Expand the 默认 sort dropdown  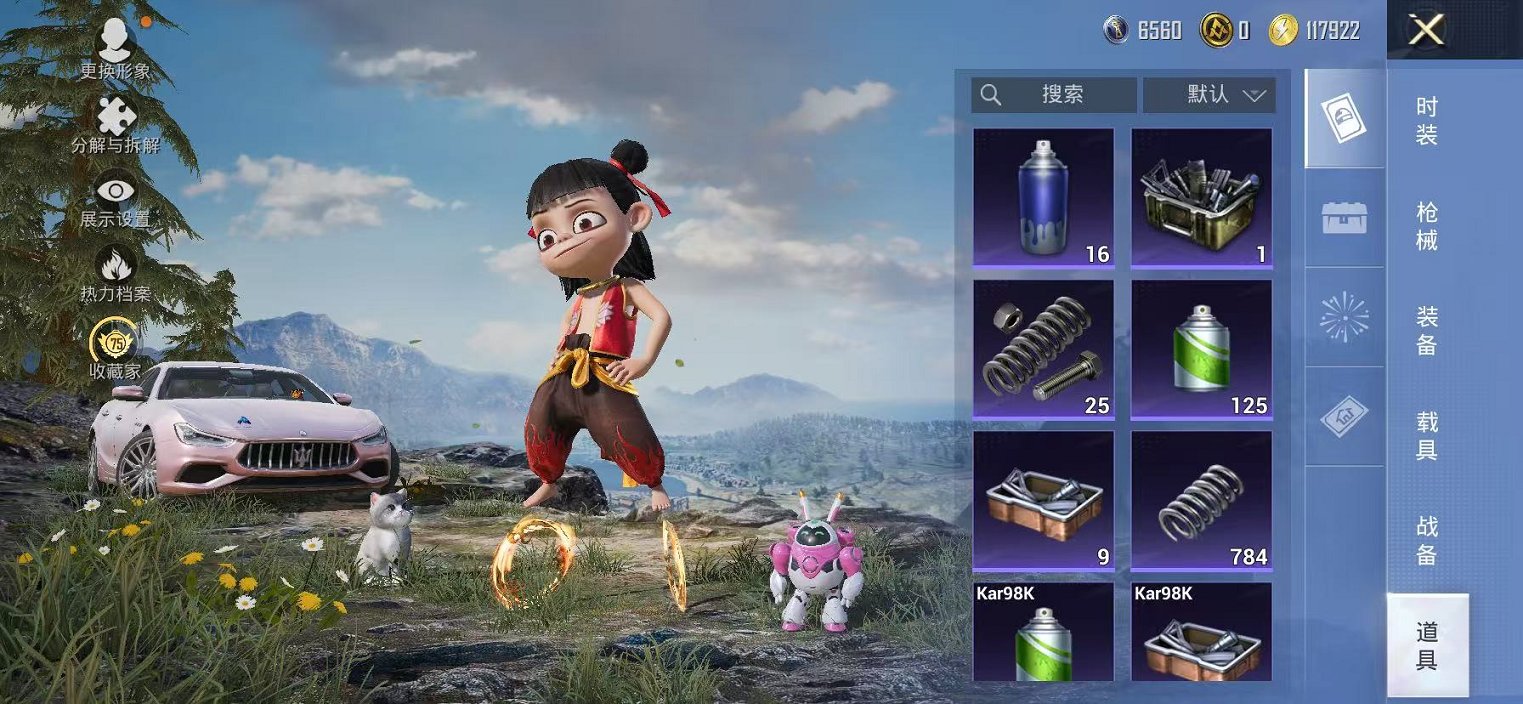coord(1209,95)
